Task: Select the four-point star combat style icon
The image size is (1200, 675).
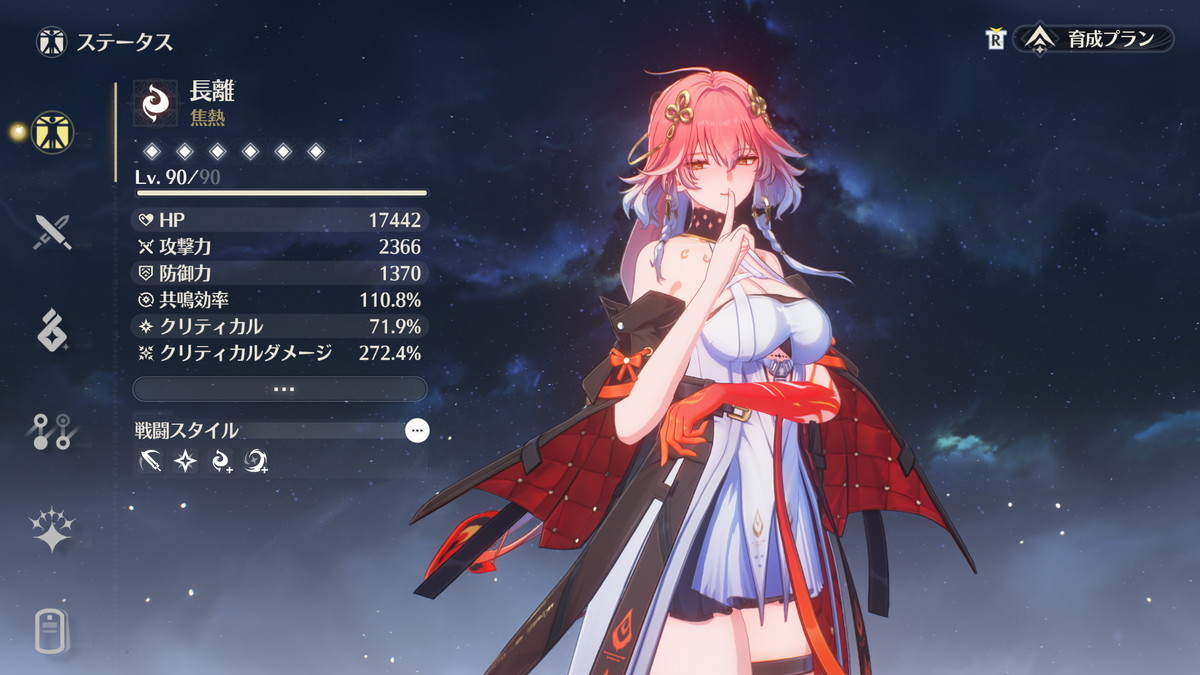Action: [186, 461]
